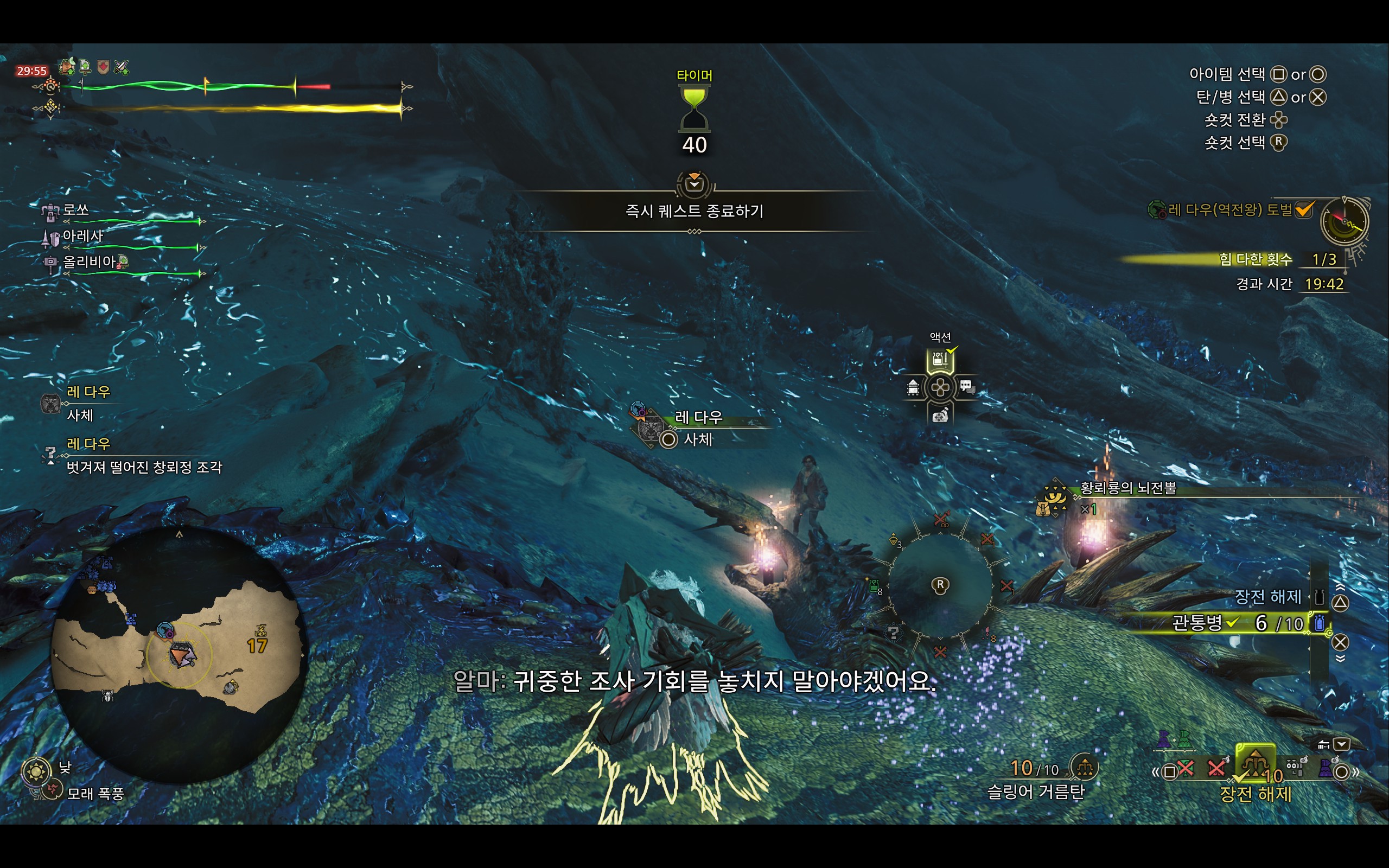Click party member 로쏘's name
The image size is (1389, 868).
tap(76, 210)
